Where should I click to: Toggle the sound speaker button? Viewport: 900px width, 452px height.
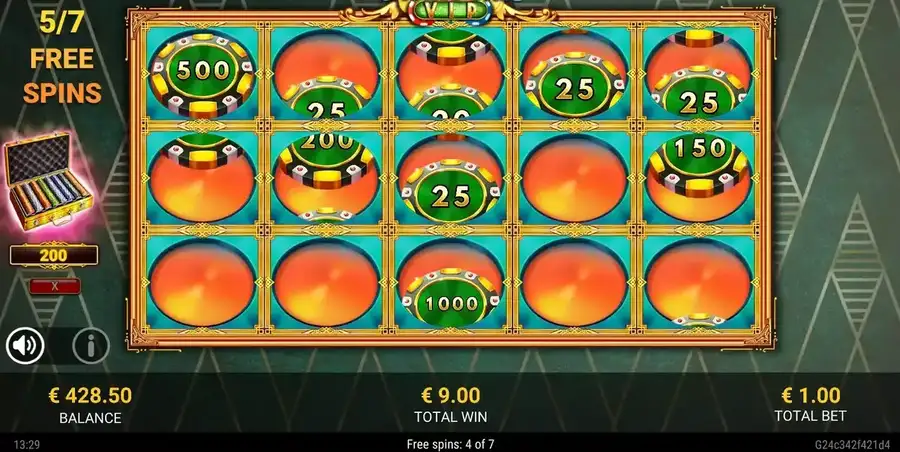click(25, 346)
